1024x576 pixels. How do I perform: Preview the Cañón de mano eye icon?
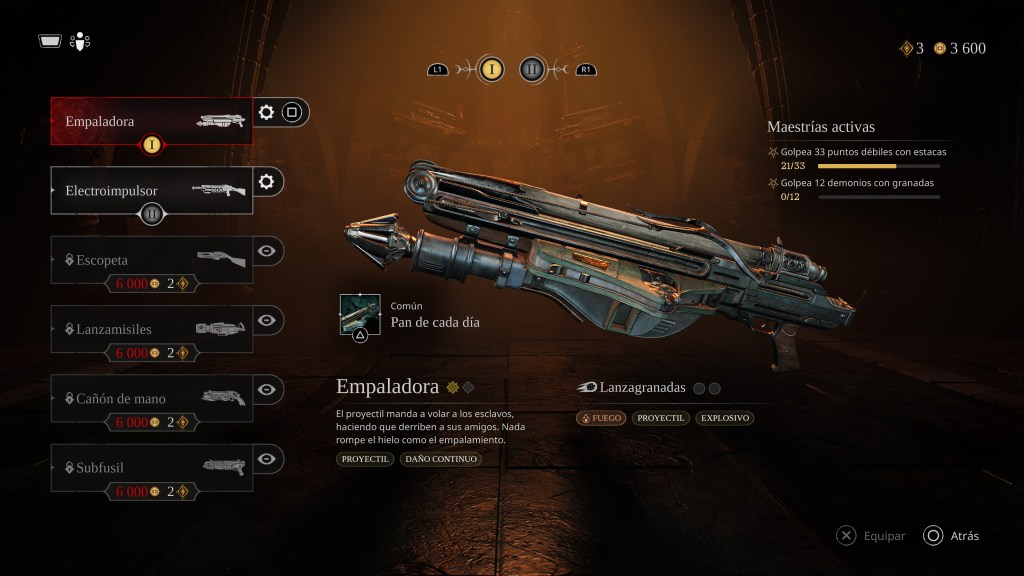(x=266, y=389)
